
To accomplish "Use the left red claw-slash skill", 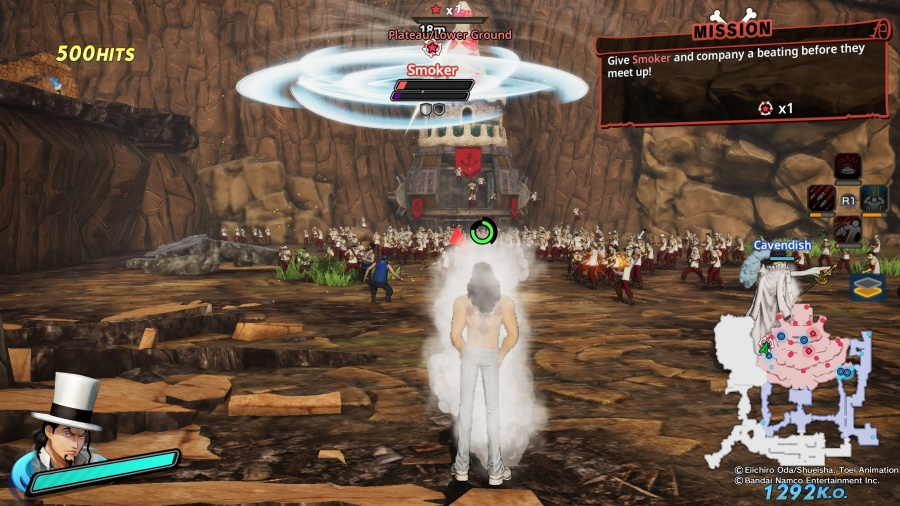I will (822, 198).
